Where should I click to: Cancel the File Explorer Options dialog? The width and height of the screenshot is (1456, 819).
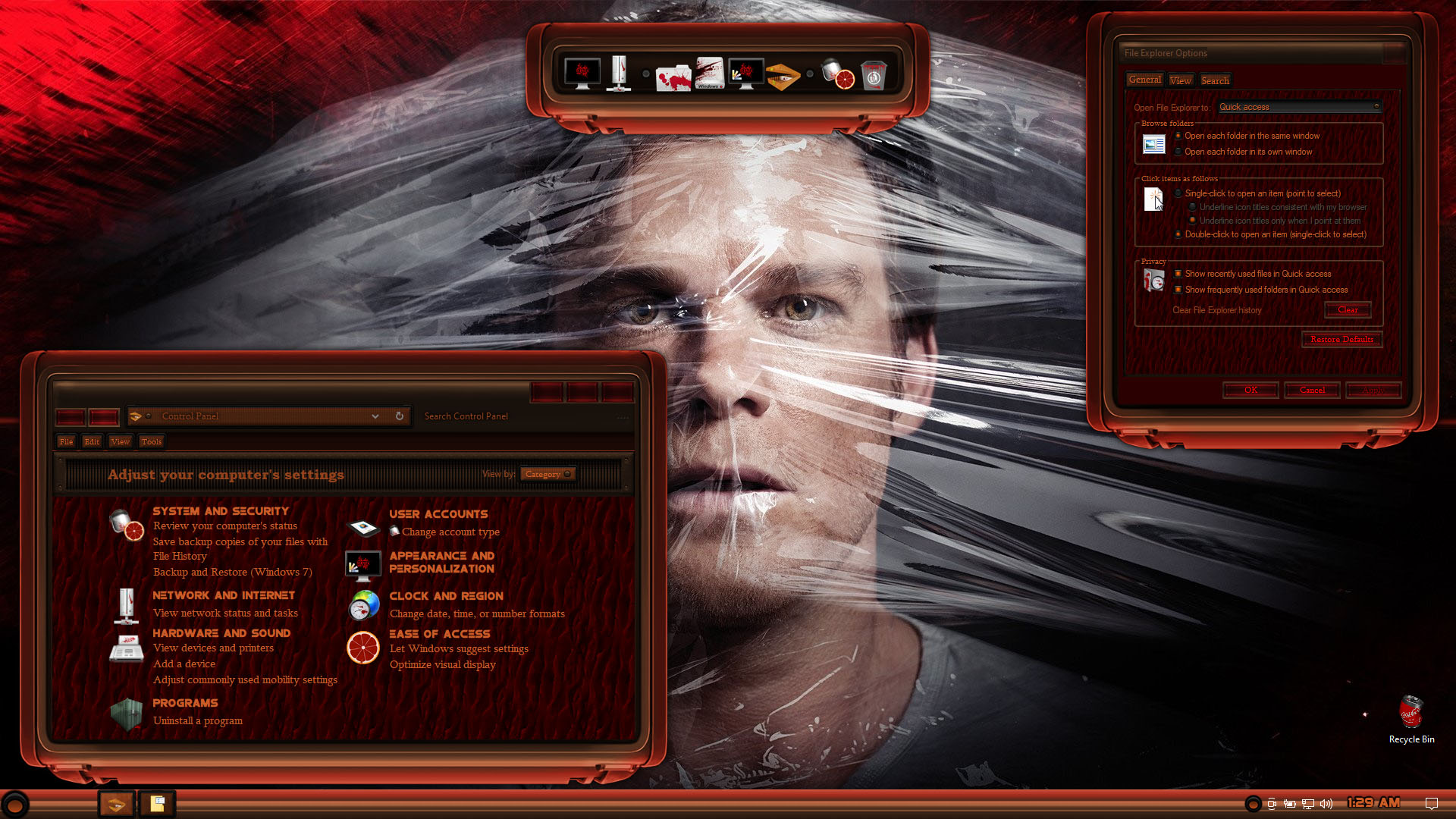[x=1312, y=390]
